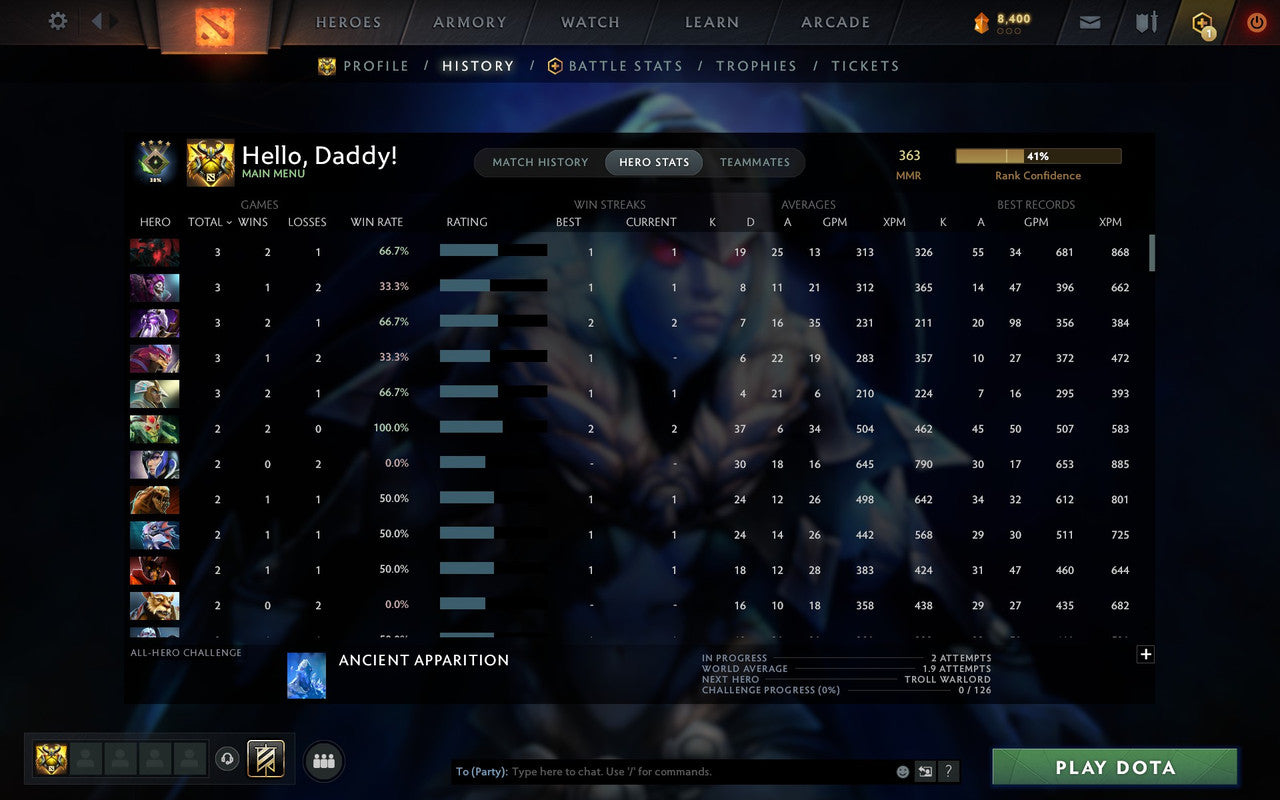Screen dimensions: 1280x800
Task: Open the TOTAL column sort dropdown
Action: (x=208, y=222)
